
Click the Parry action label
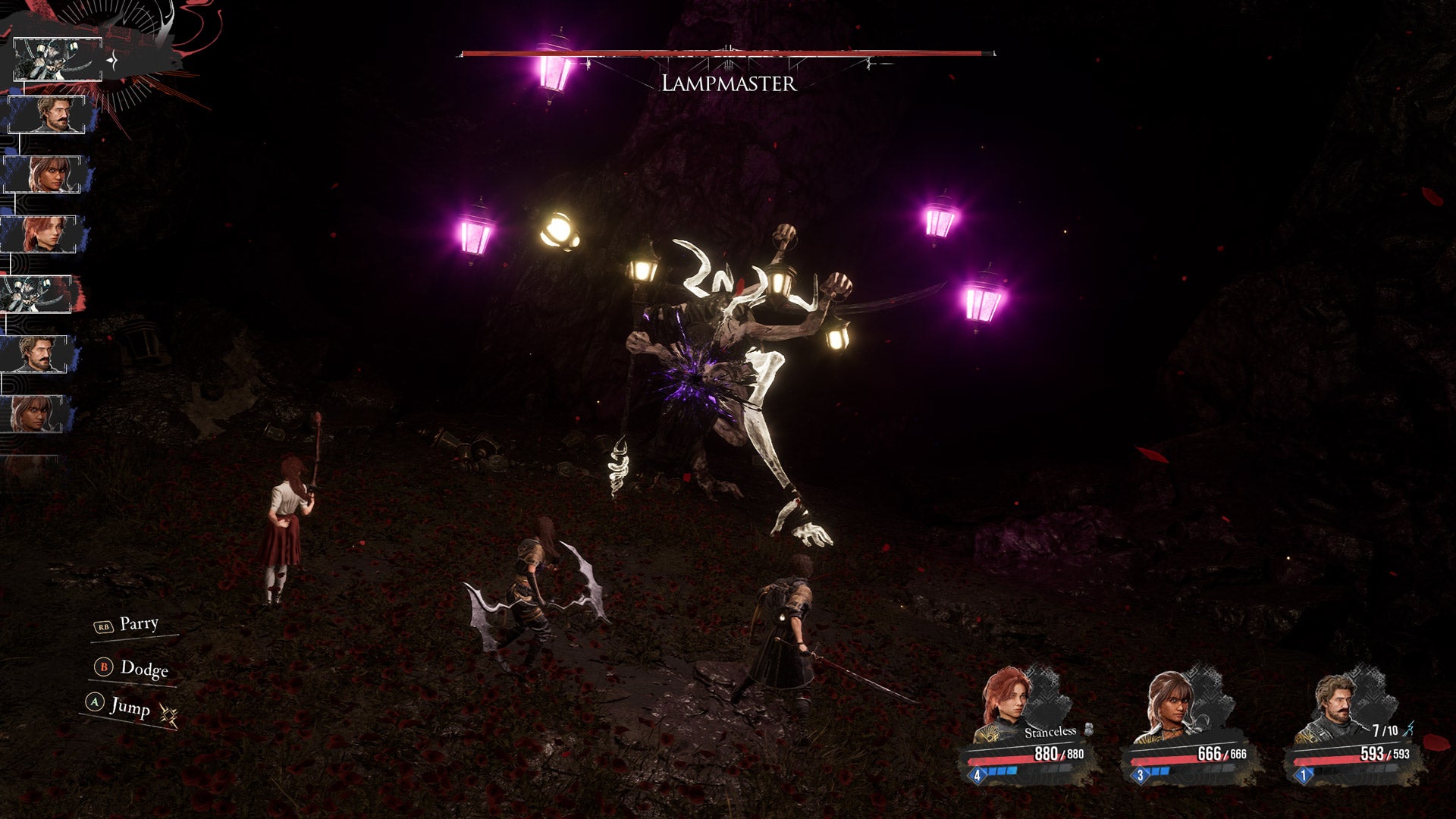[139, 625]
